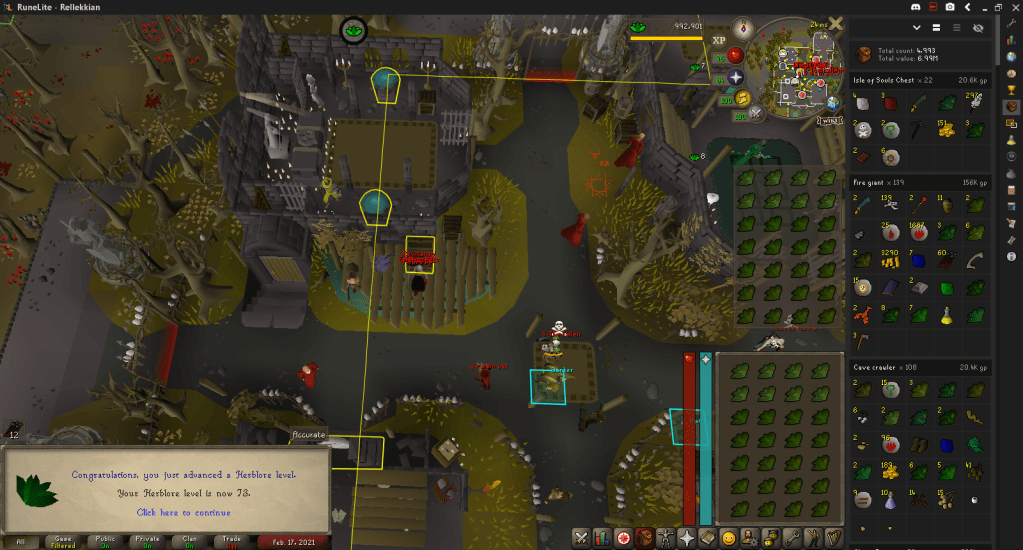Open the Skills tab
This screenshot has height=550, width=1023.
pos(601,538)
